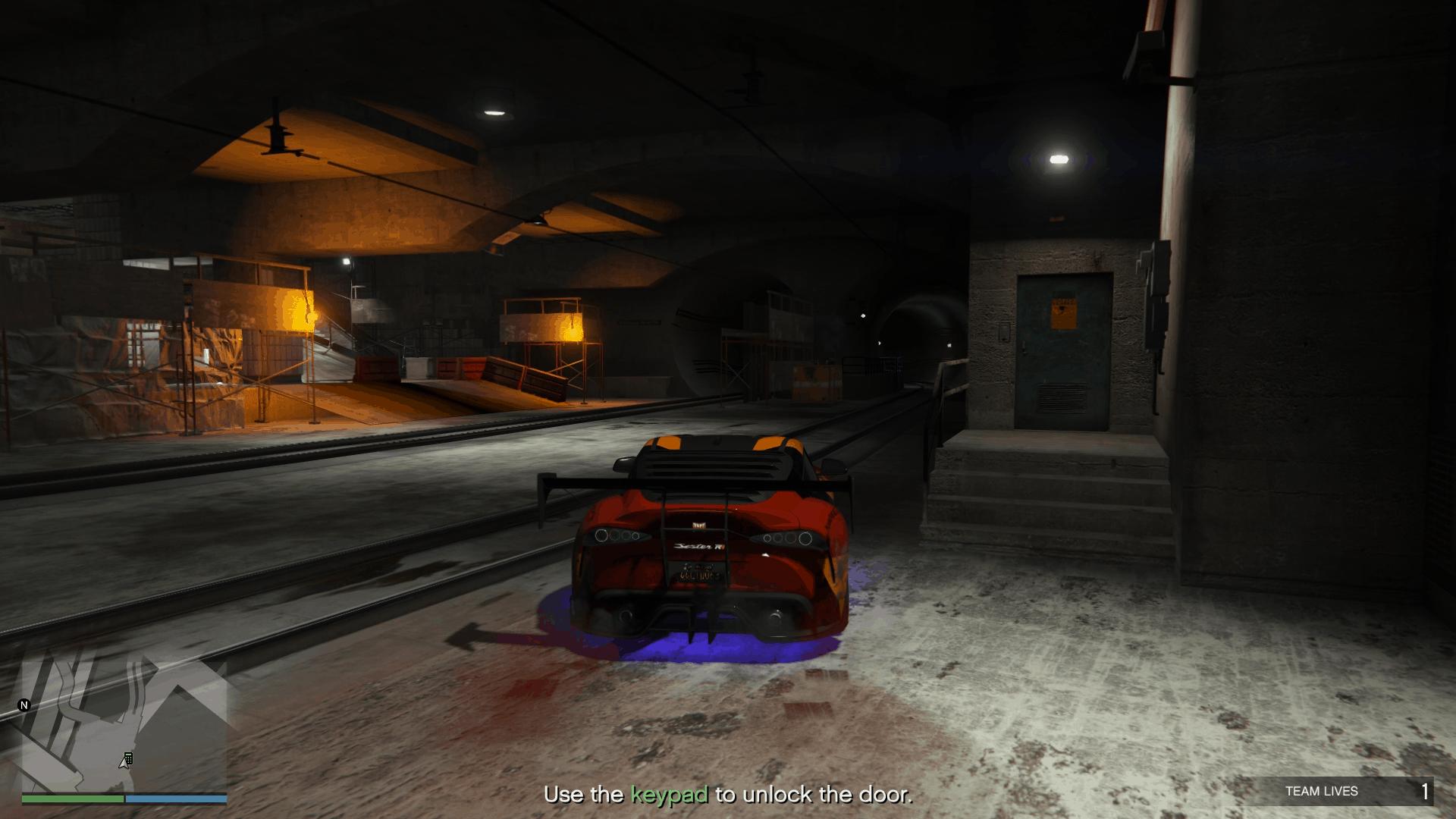This screenshot has width=1456, height=819.
Task: Click the N compass marker on the minimap
Action: click(x=24, y=704)
